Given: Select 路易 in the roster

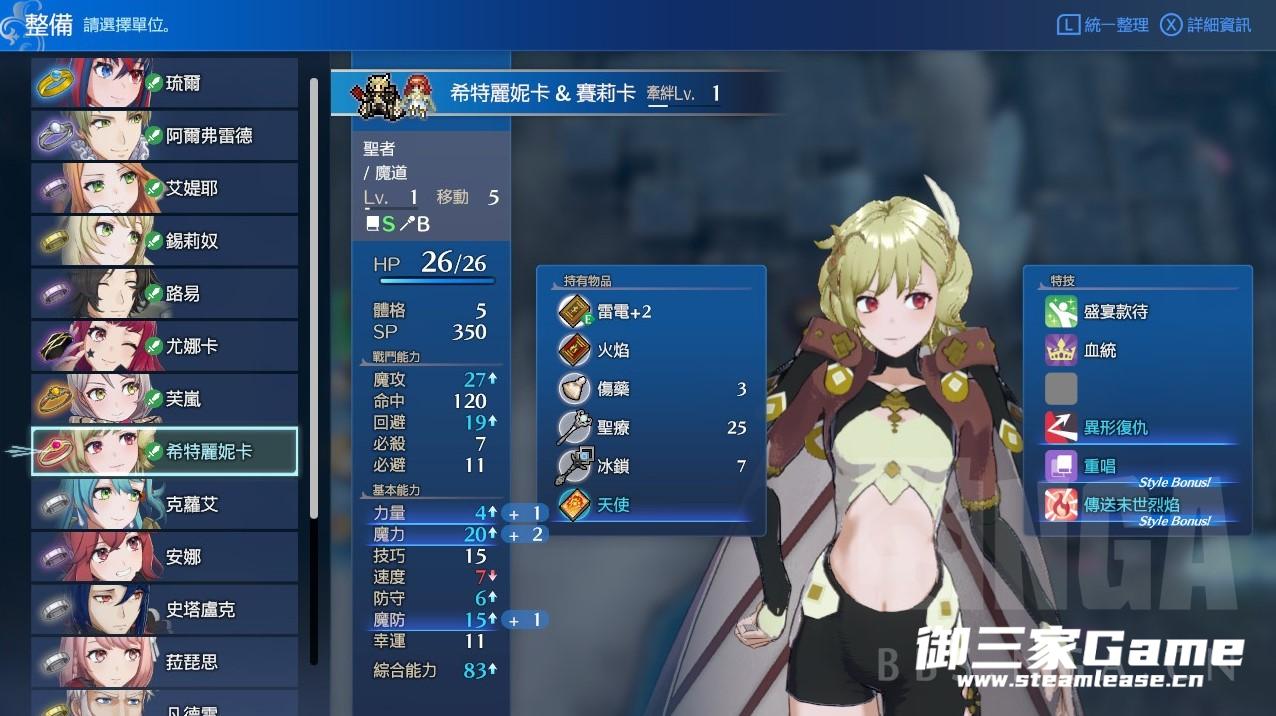Looking at the screenshot, I should [165, 294].
